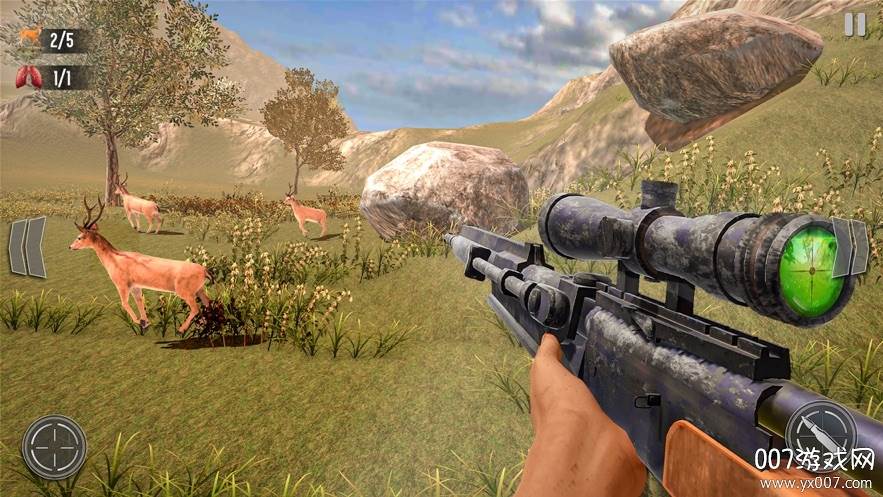This screenshot has height=497, width=883.
Task: Tap the left arrow movement button
Action: click(28, 247)
